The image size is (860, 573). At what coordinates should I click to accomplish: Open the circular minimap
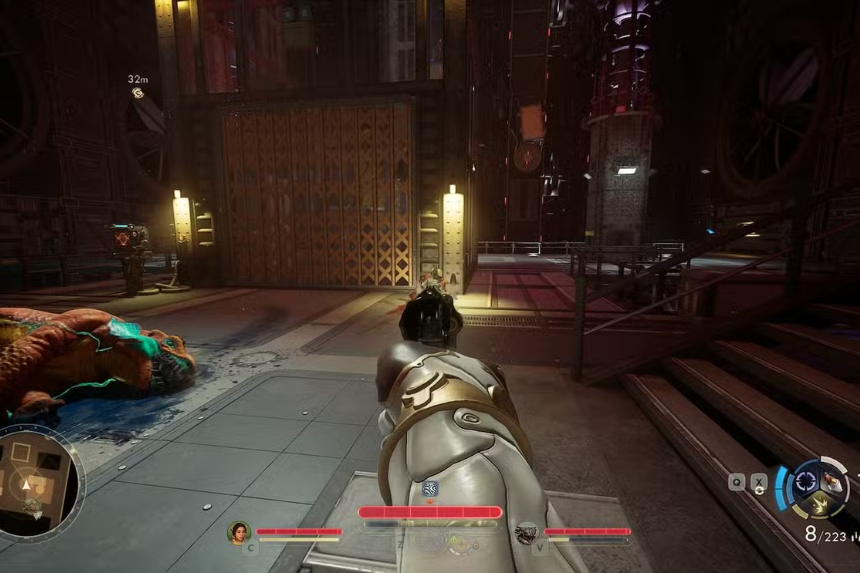coord(38,482)
